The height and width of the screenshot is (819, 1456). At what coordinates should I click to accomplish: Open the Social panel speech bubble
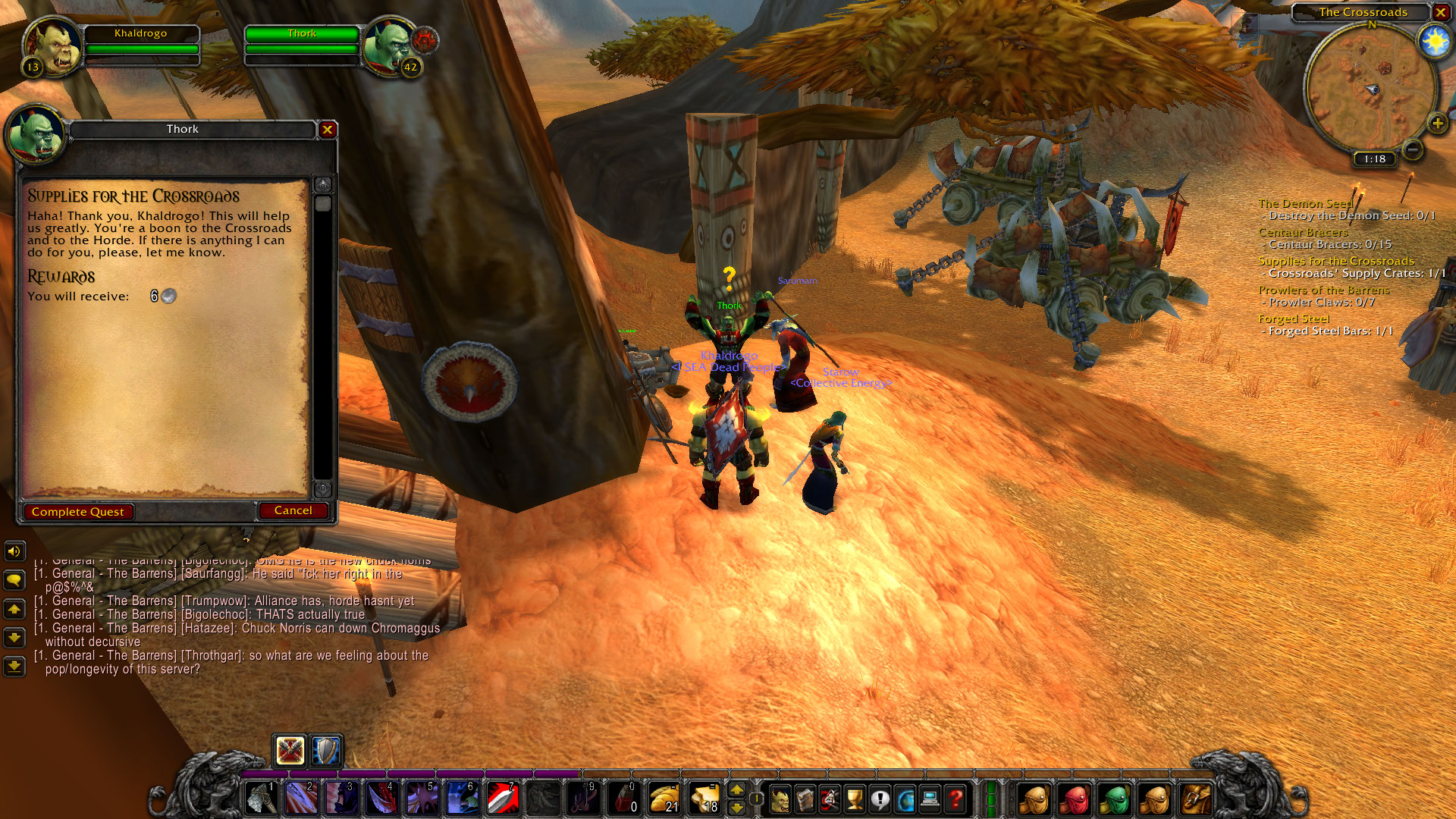pos(880,798)
